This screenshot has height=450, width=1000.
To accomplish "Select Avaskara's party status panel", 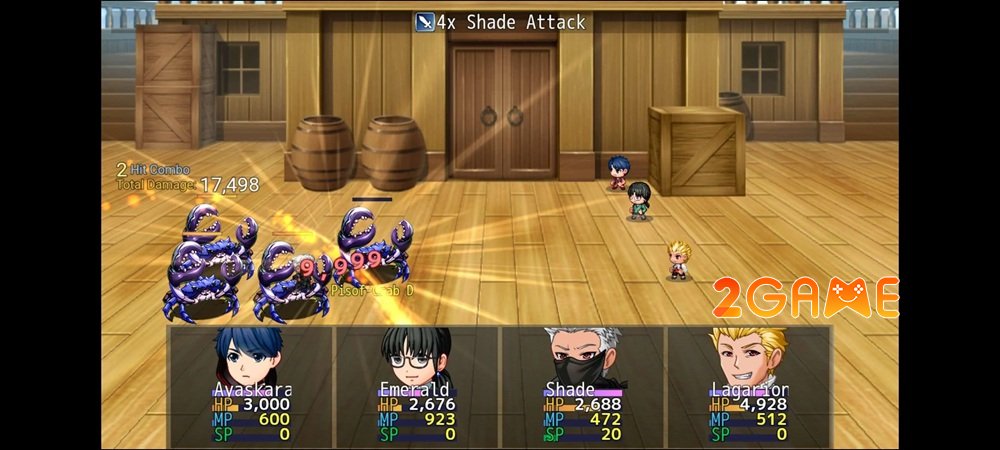I will tap(250, 385).
